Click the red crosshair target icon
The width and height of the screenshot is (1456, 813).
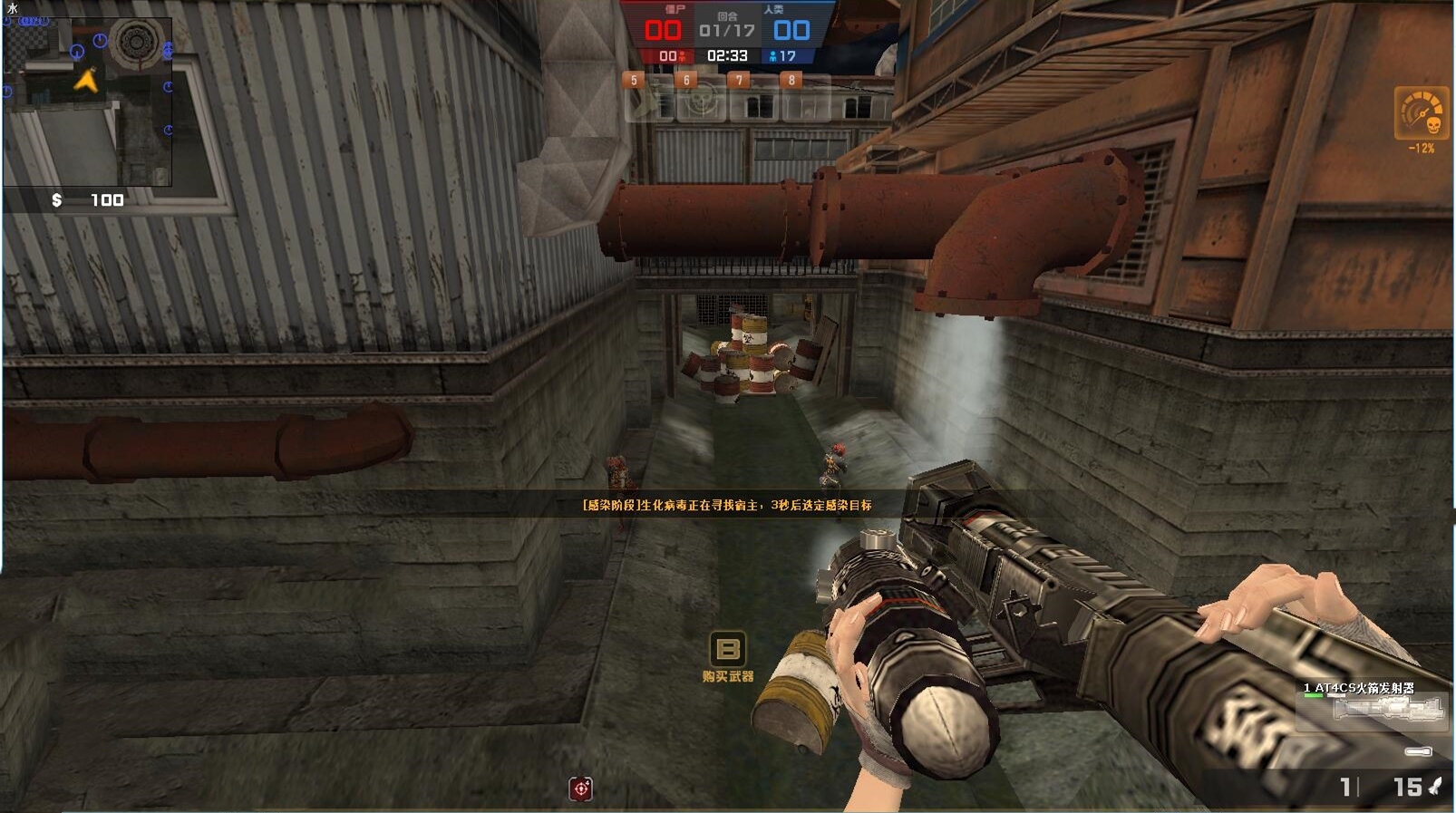[581, 789]
